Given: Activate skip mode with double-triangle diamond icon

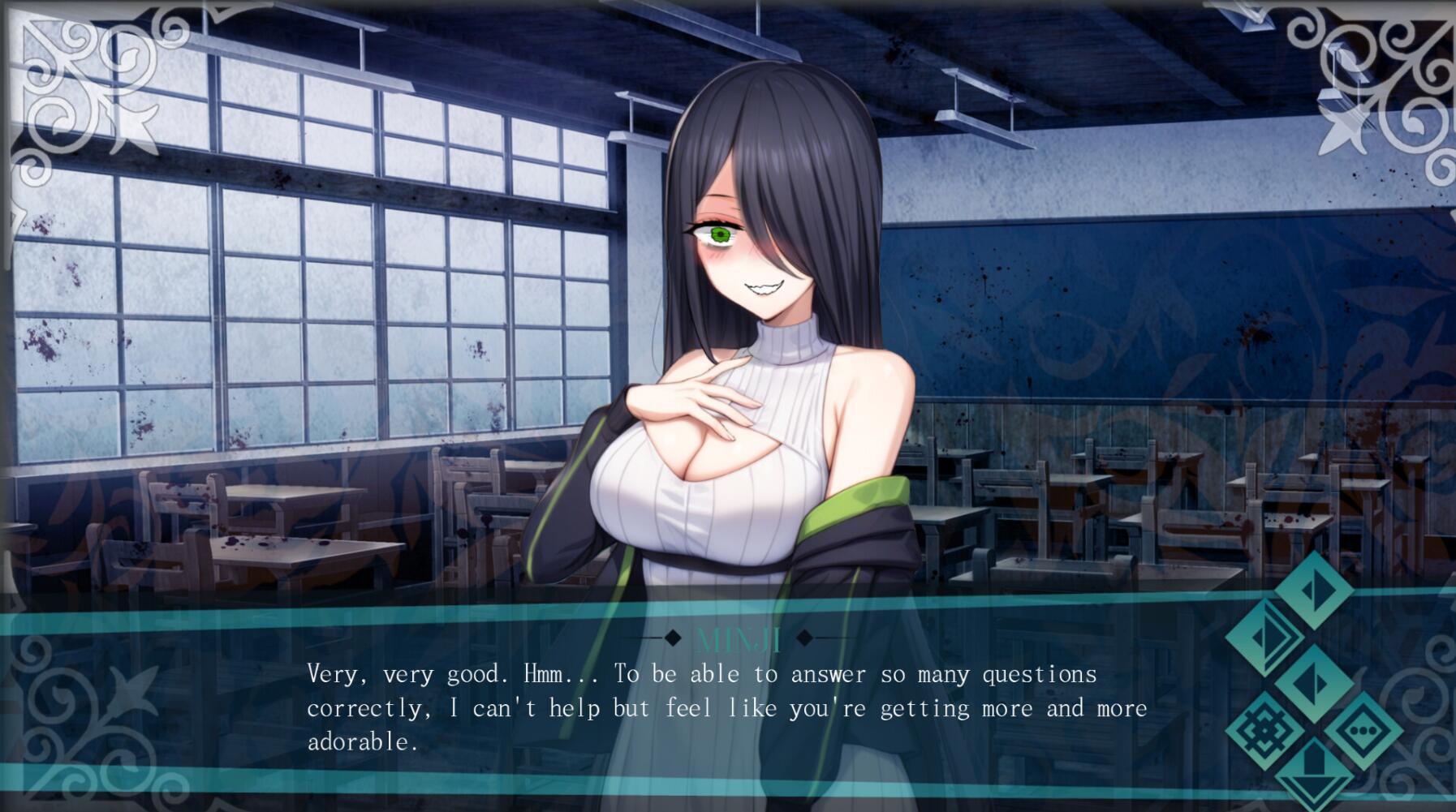Looking at the screenshot, I should pyautogui.click(x=1267, y=638).
